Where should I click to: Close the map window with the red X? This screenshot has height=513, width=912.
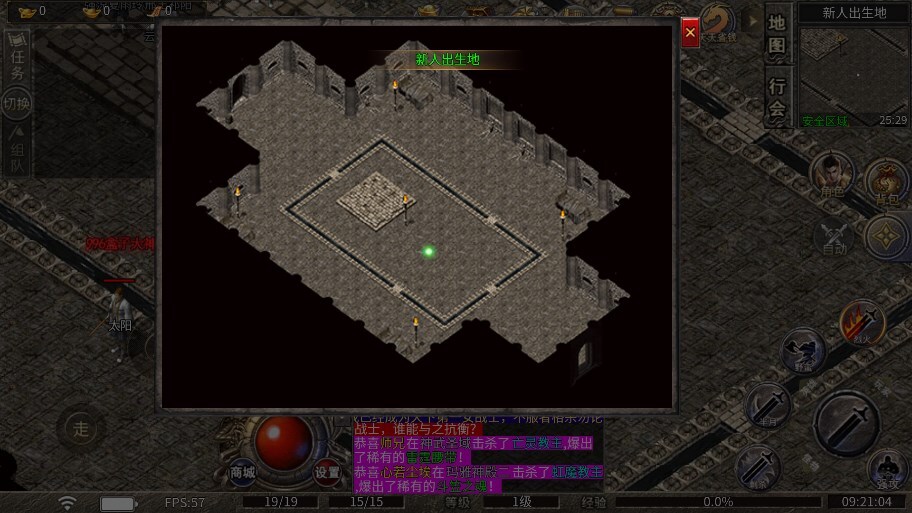click(x=690, y=32)
